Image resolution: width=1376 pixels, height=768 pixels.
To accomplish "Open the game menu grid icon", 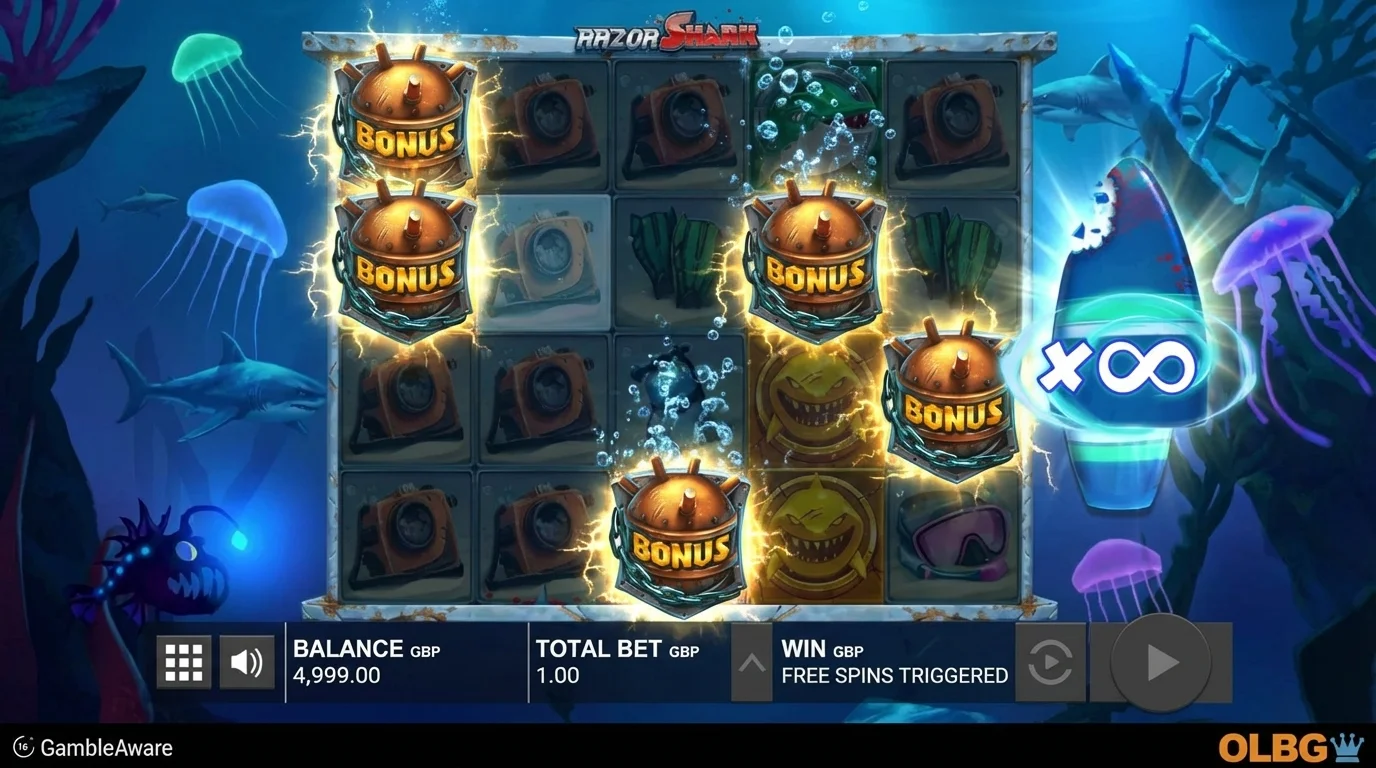I will (184, 661).
